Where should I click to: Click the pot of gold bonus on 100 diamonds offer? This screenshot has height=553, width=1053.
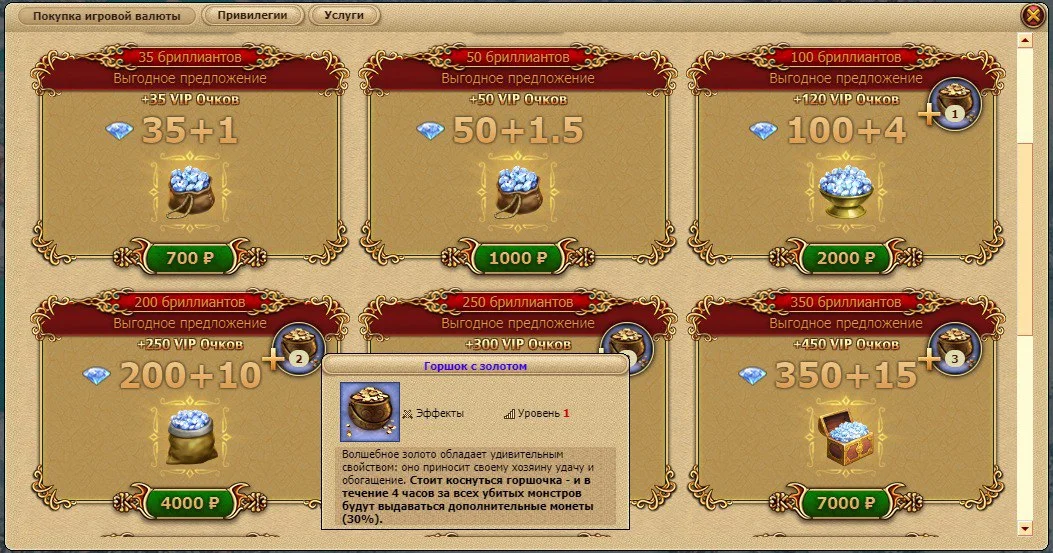click(x=956, y=103)
